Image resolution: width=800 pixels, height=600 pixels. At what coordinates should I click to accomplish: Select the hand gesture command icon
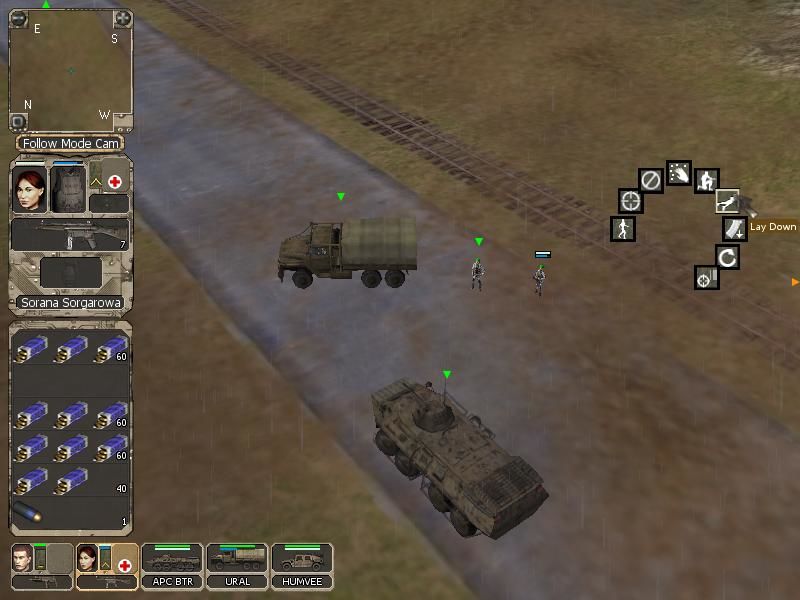678,173
